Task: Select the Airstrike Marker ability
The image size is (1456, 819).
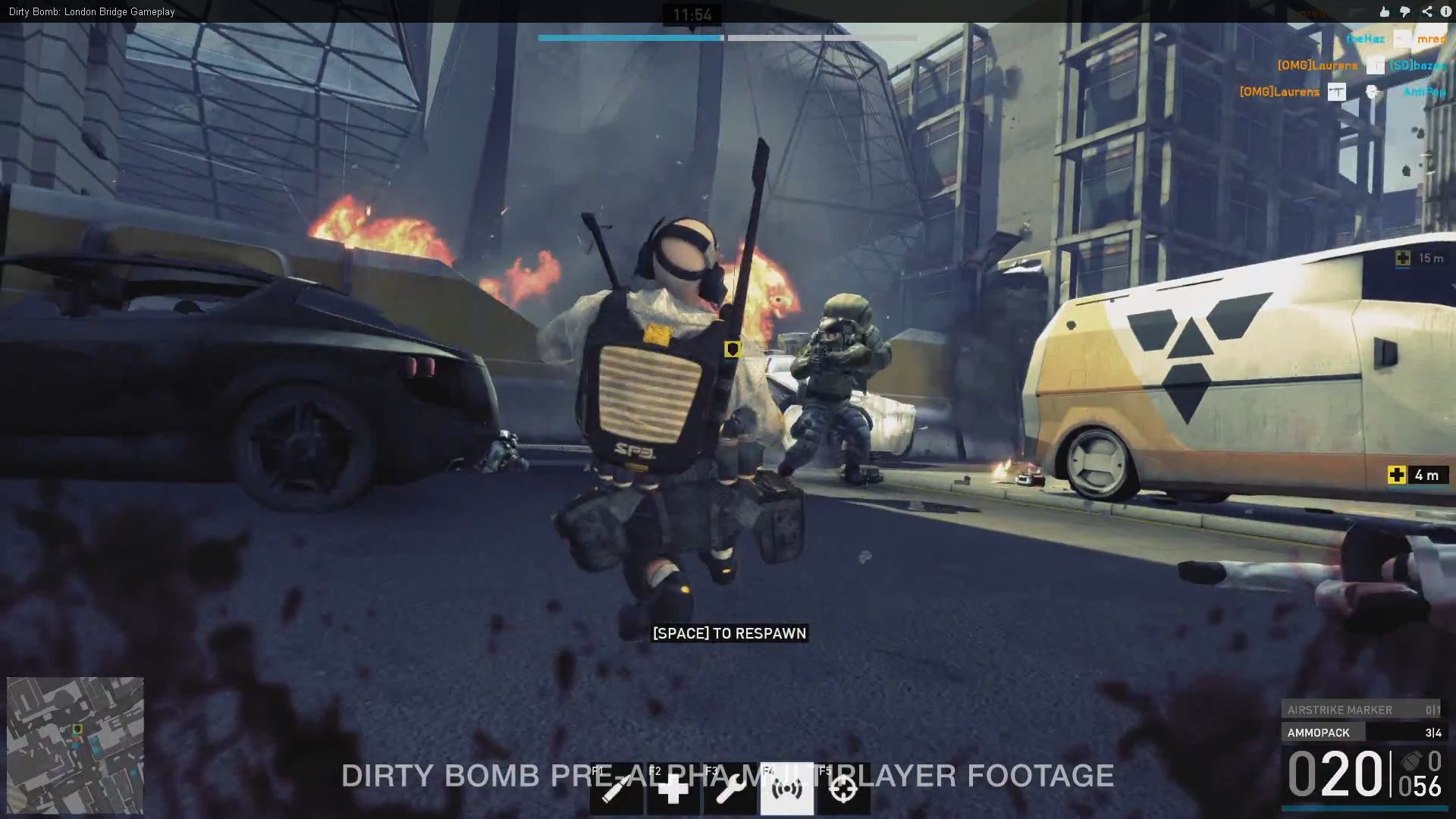Action: pyautogui.click(x=1360, y=710)
